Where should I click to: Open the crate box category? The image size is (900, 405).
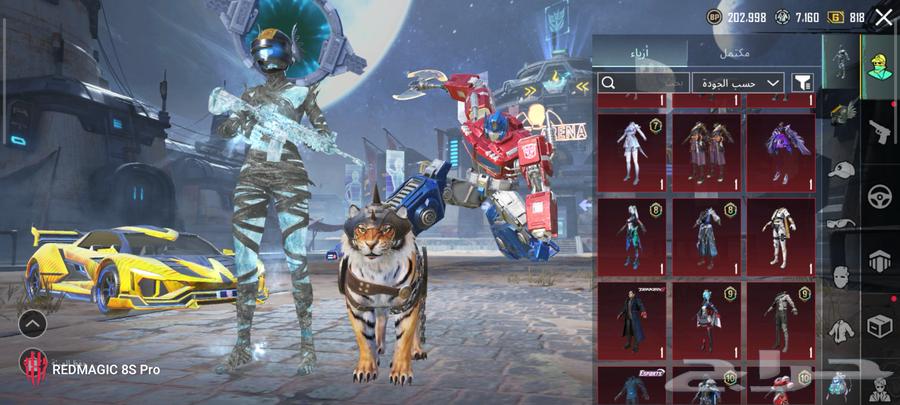880,327
